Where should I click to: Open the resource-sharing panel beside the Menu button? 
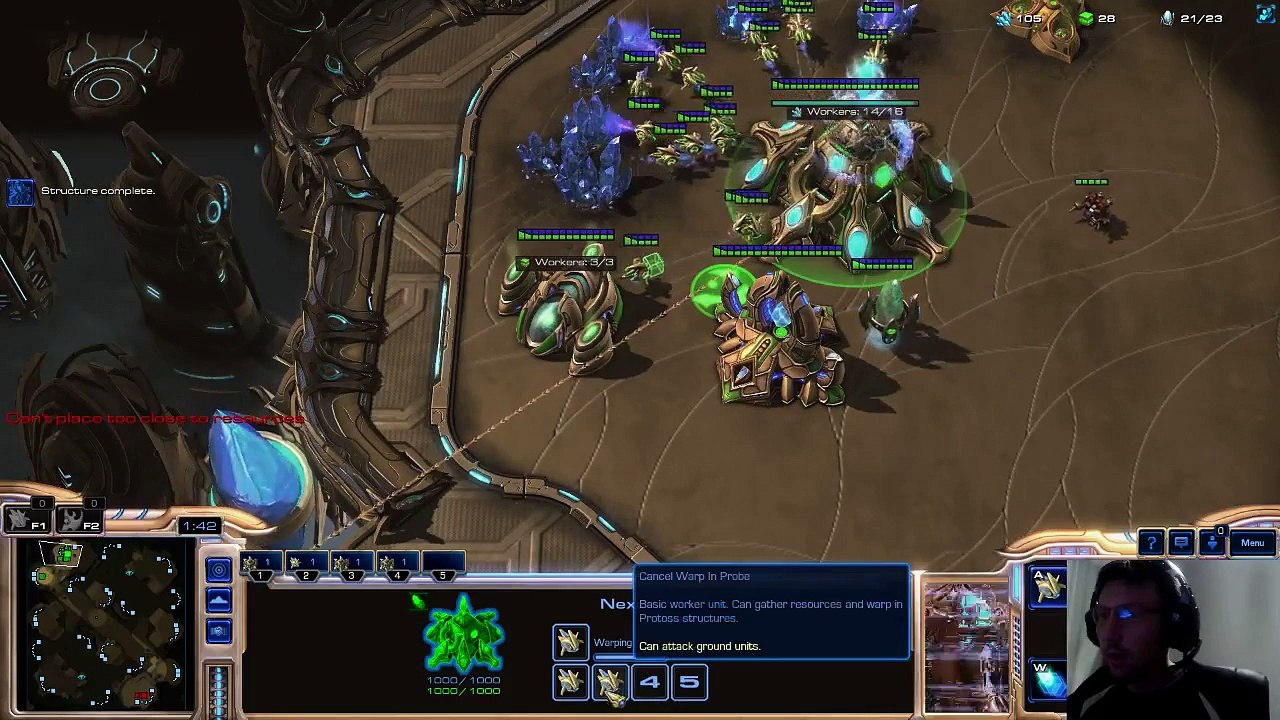(x=1213, y=543)
